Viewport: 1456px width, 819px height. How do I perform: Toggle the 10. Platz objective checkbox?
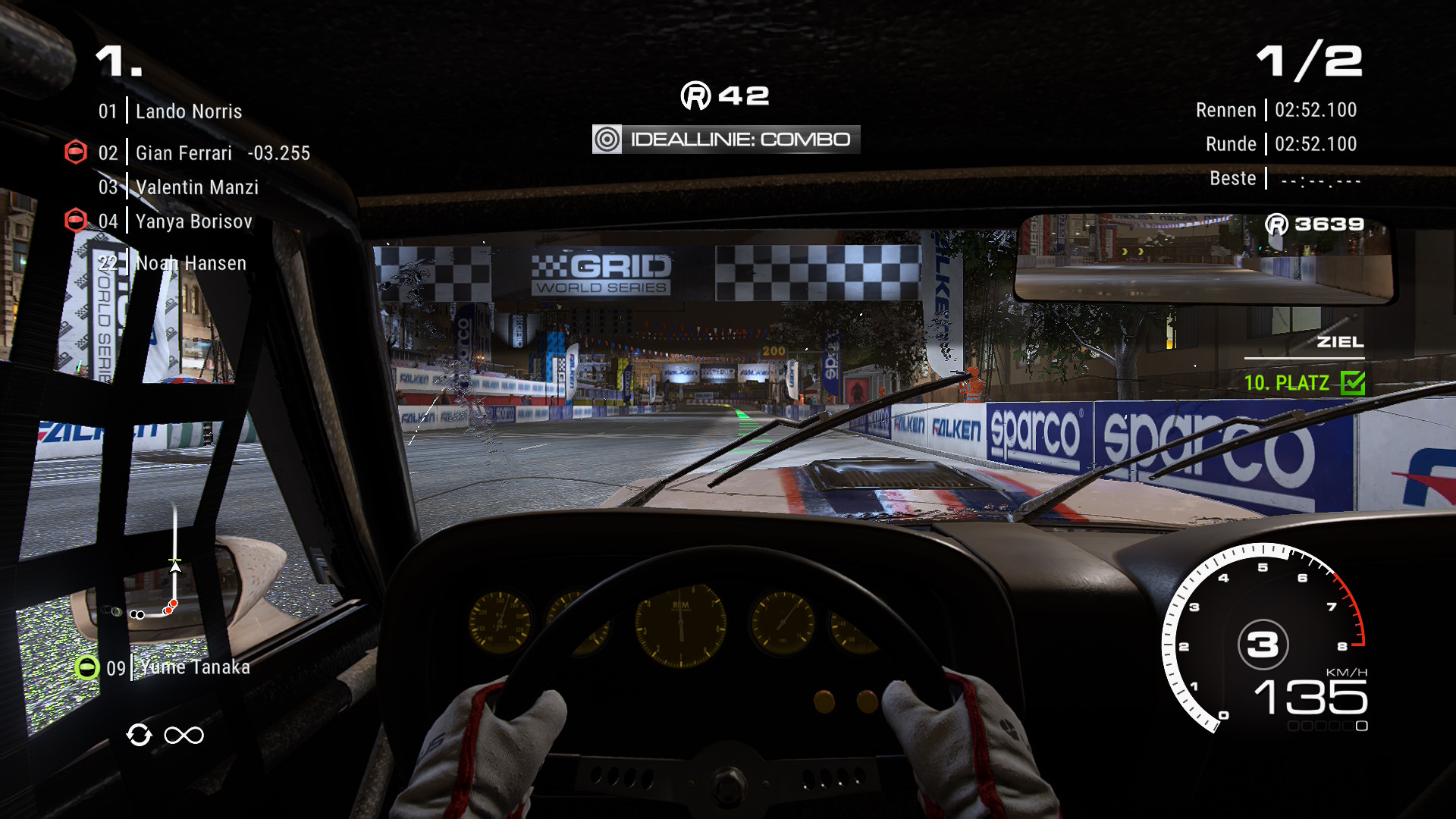(1352, 383)
